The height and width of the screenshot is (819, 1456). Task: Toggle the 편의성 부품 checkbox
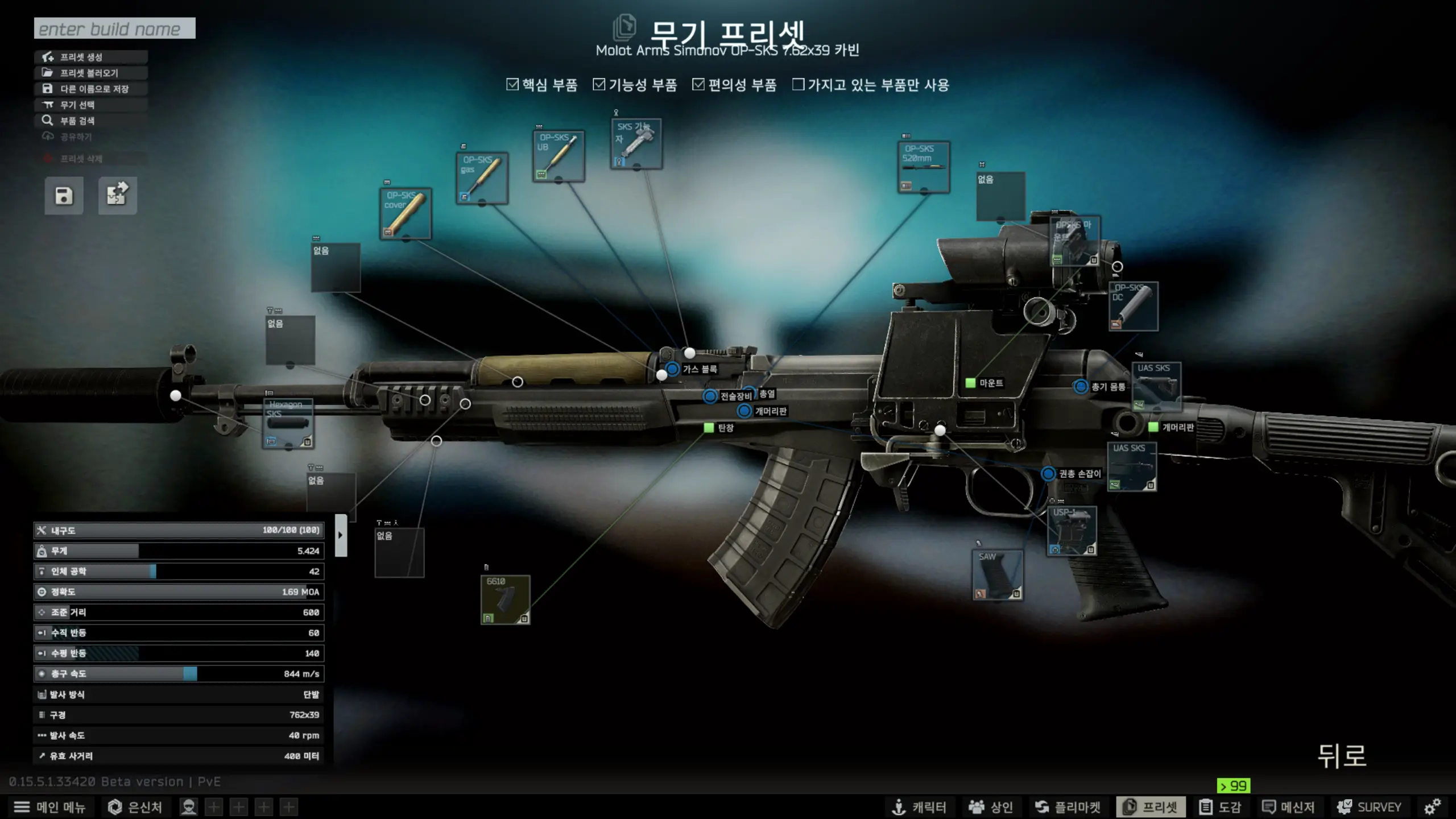(x=698, y=85)
